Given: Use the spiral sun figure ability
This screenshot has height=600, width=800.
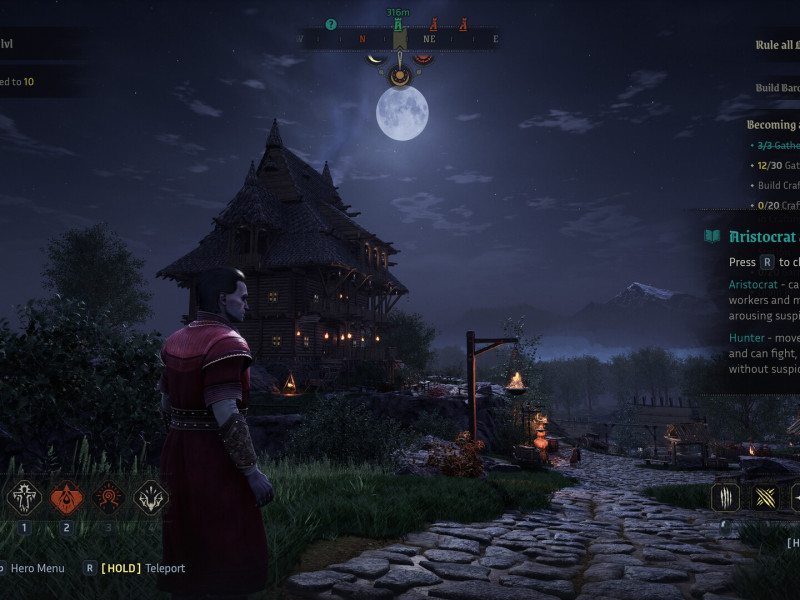Looking at the screenshot, I should (109, 497).
